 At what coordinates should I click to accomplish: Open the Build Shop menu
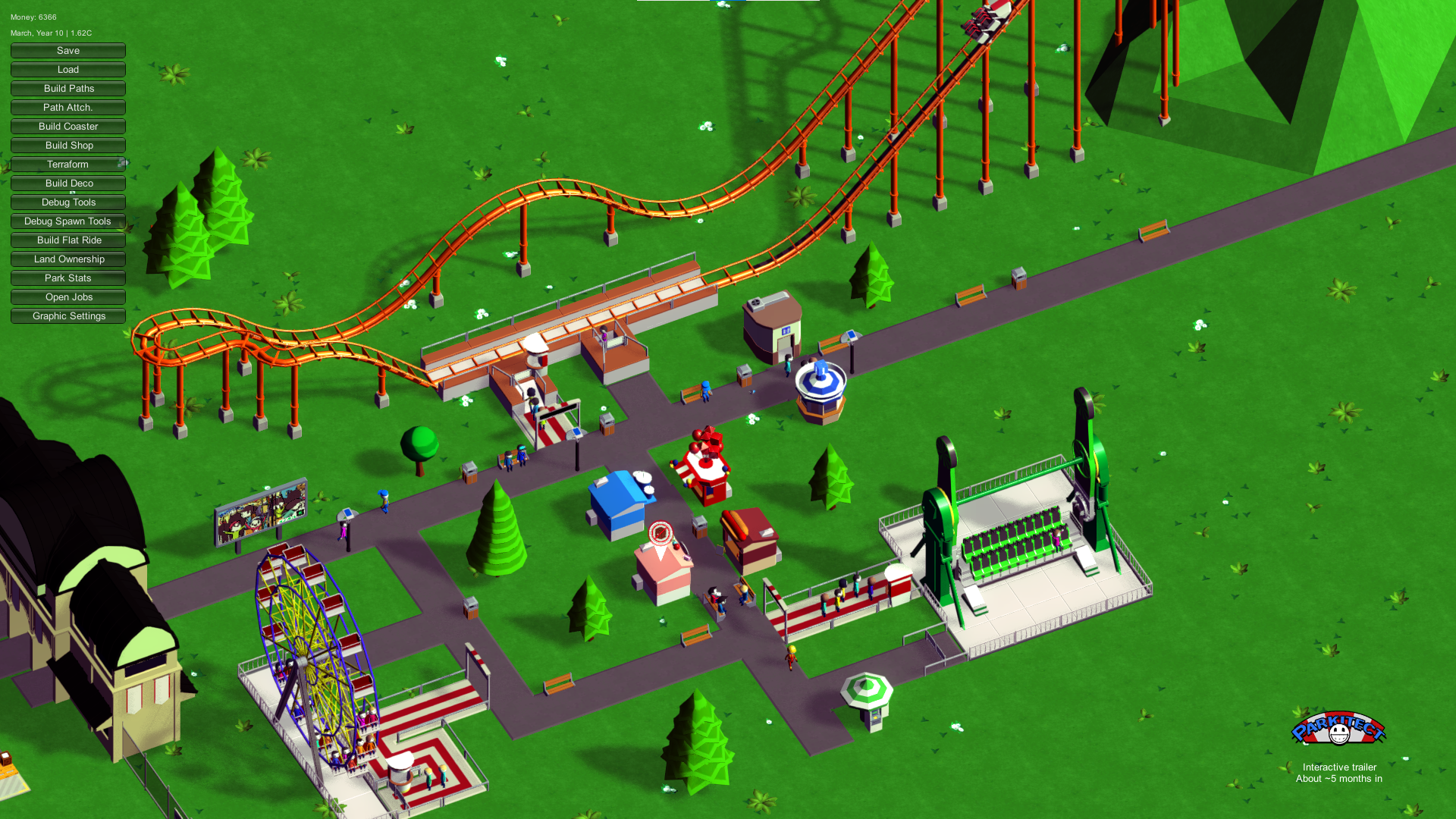pos(68,146)
